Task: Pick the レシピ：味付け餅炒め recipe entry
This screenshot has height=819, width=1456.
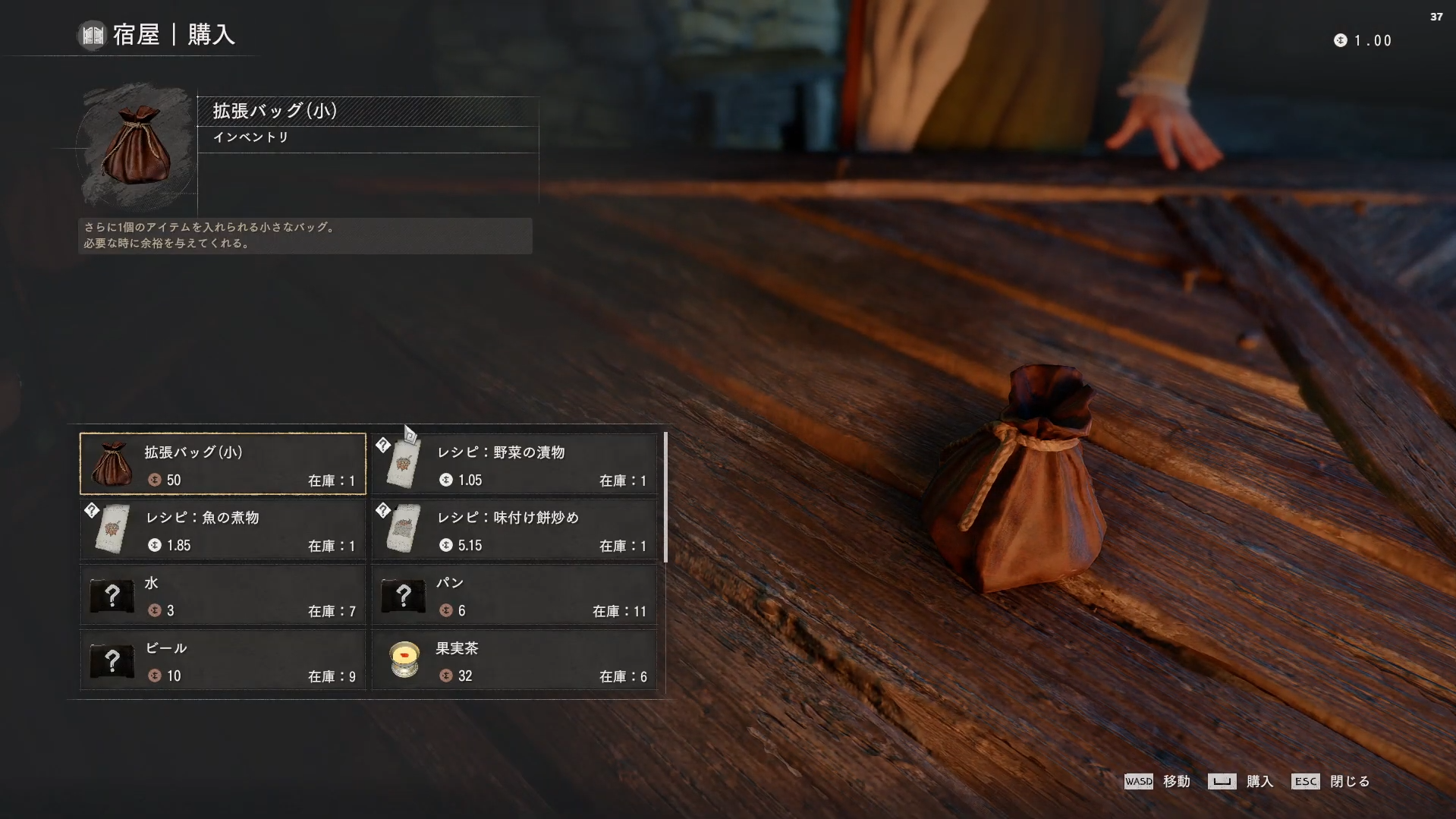Action: 514,529
